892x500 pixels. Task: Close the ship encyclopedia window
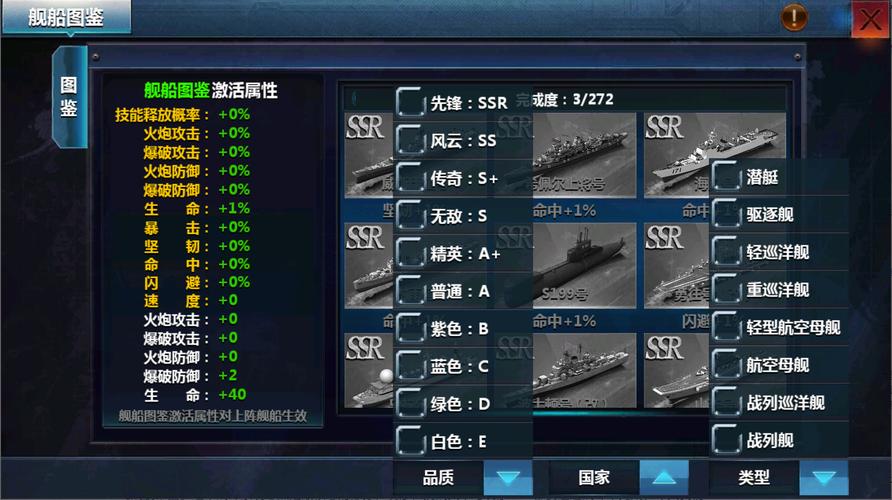866,19
